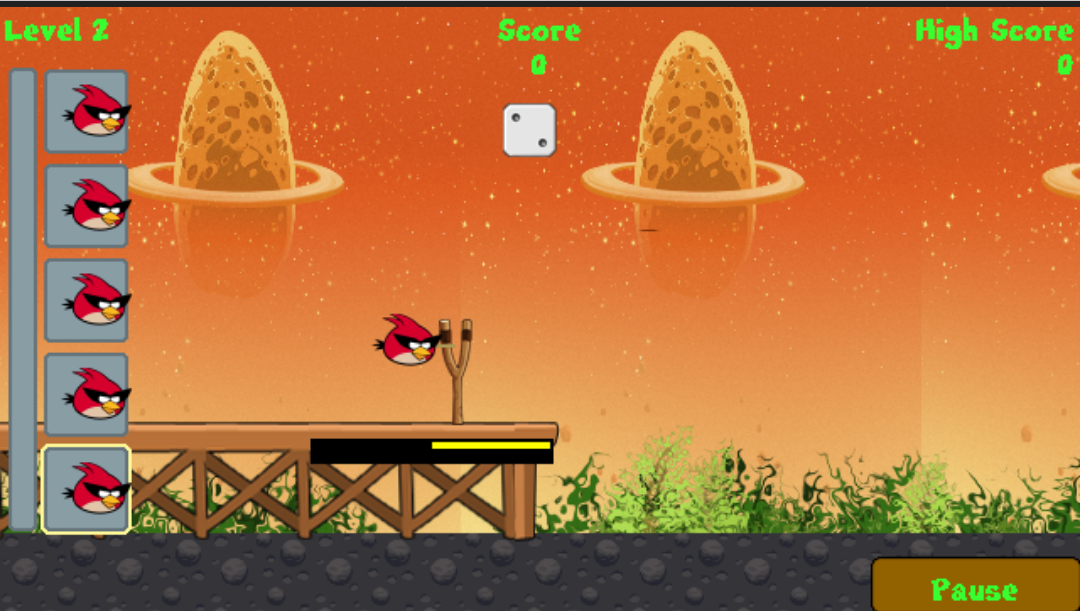
Task: Select the yellow-outlined red bird slot
Action: tap(86, 489)
